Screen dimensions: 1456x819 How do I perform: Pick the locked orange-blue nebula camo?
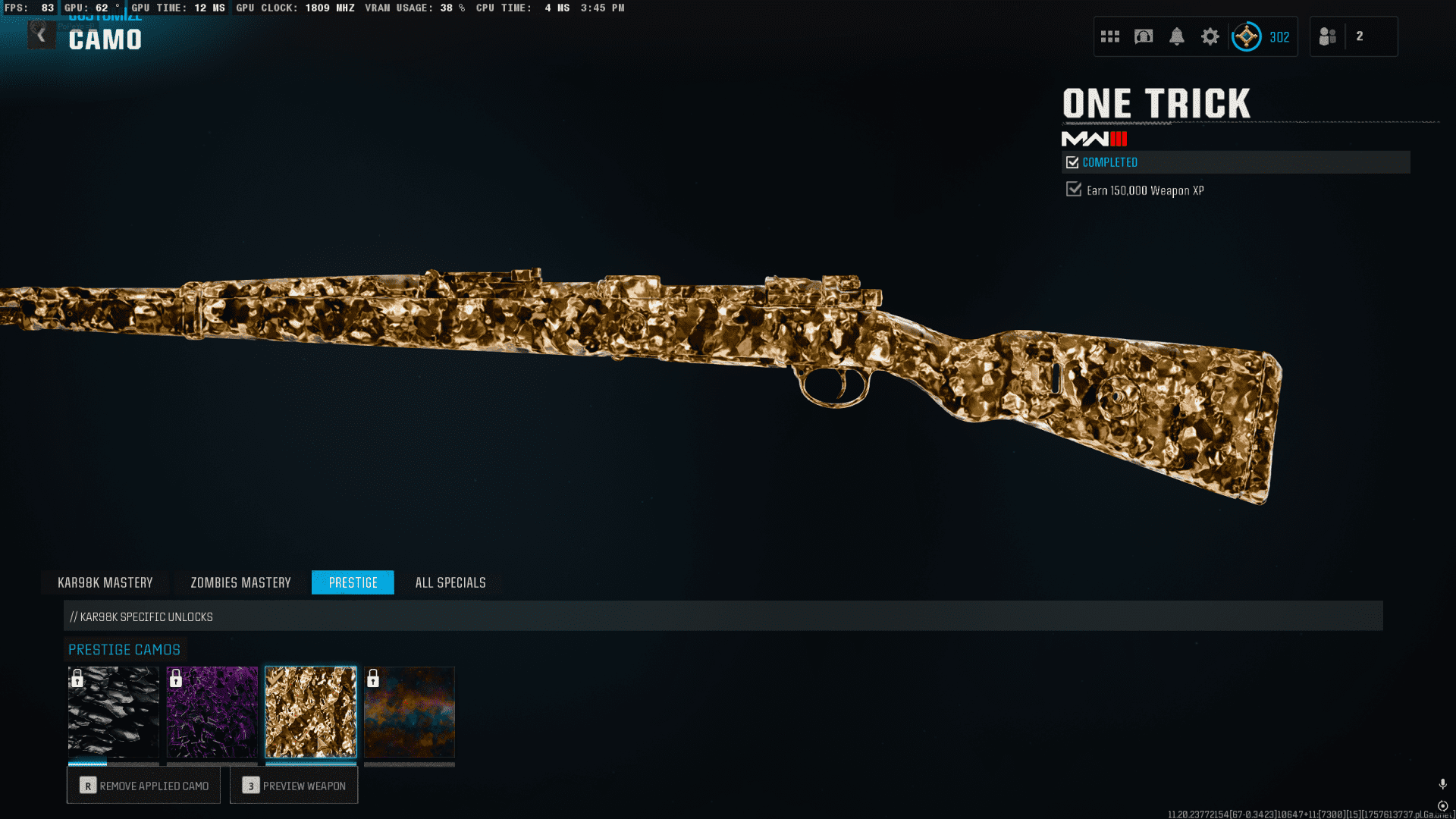point(409,712)
